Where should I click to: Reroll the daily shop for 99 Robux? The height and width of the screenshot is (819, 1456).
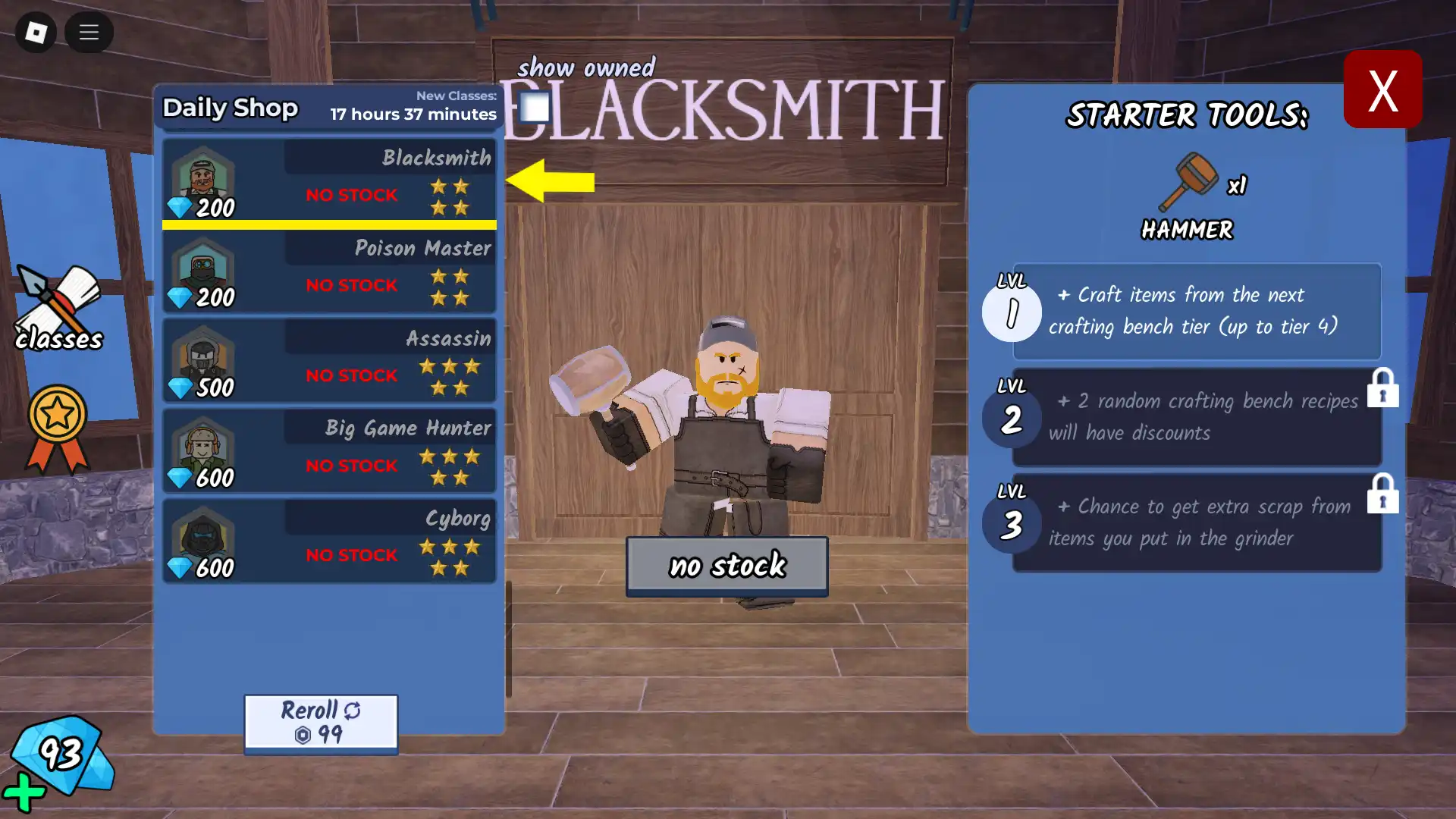pos(321,722)
